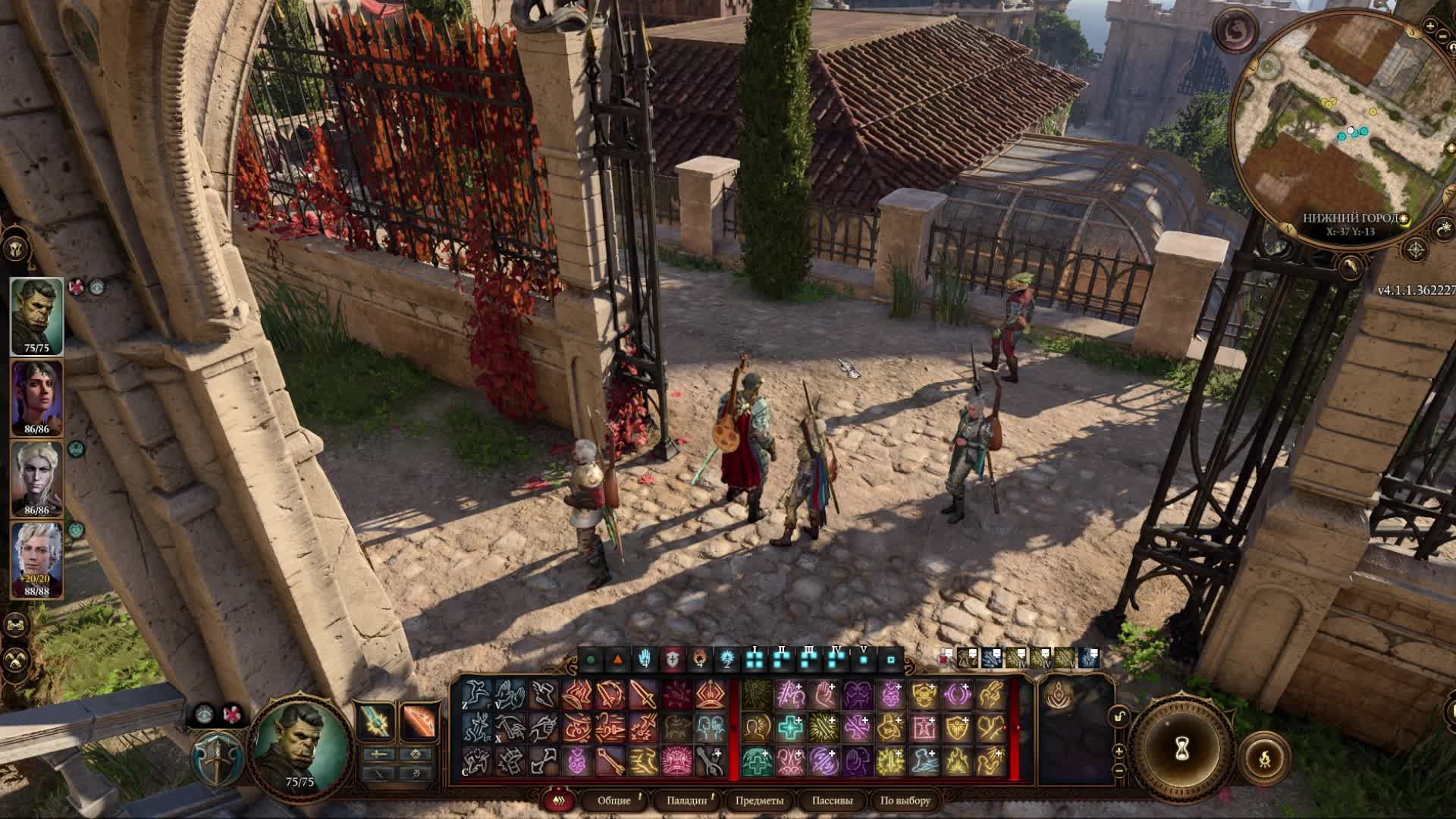Activate the teal cross healing spell

(790, 728)
